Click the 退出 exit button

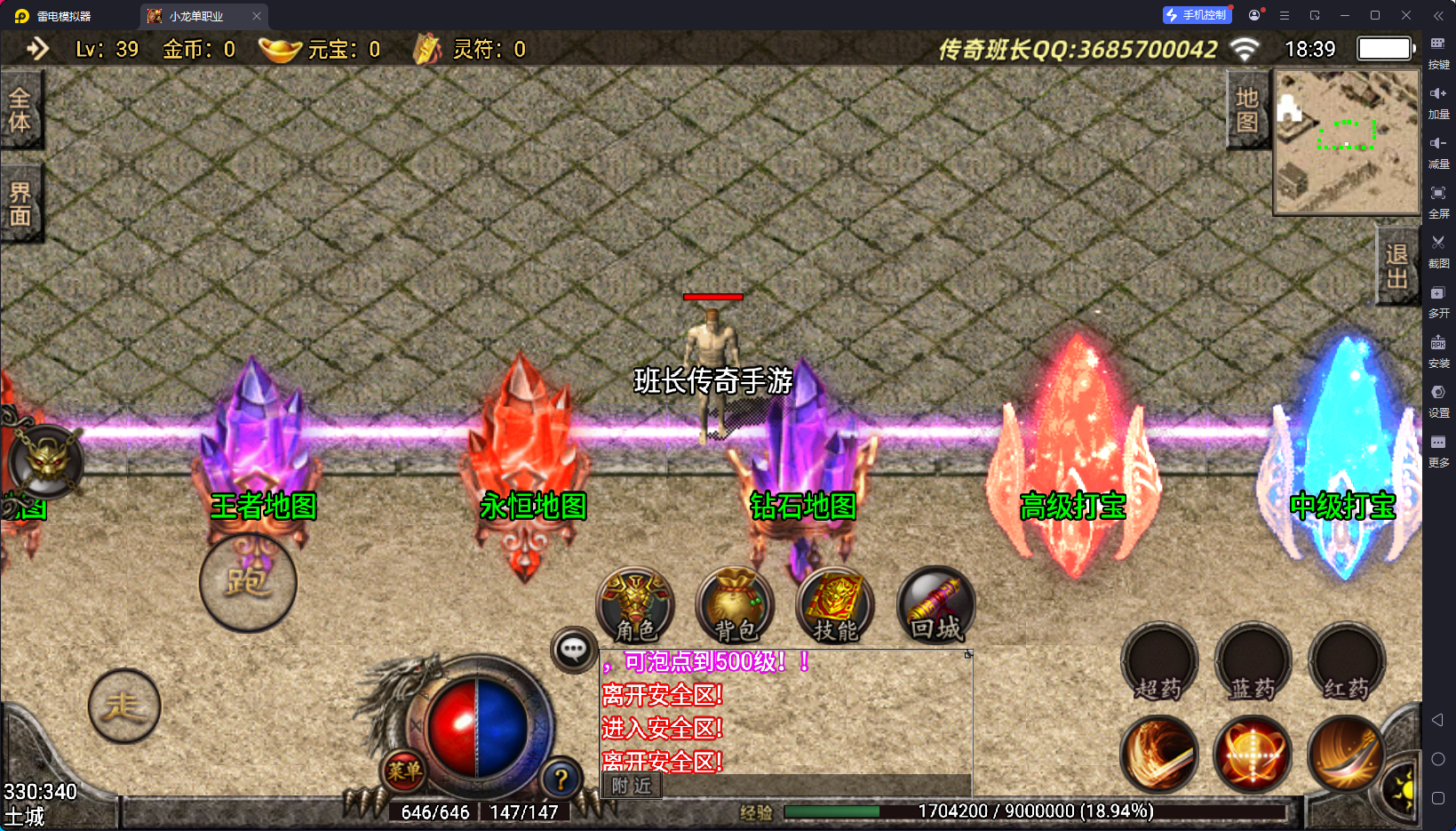pyautogui.click(x=1396, y=266)
